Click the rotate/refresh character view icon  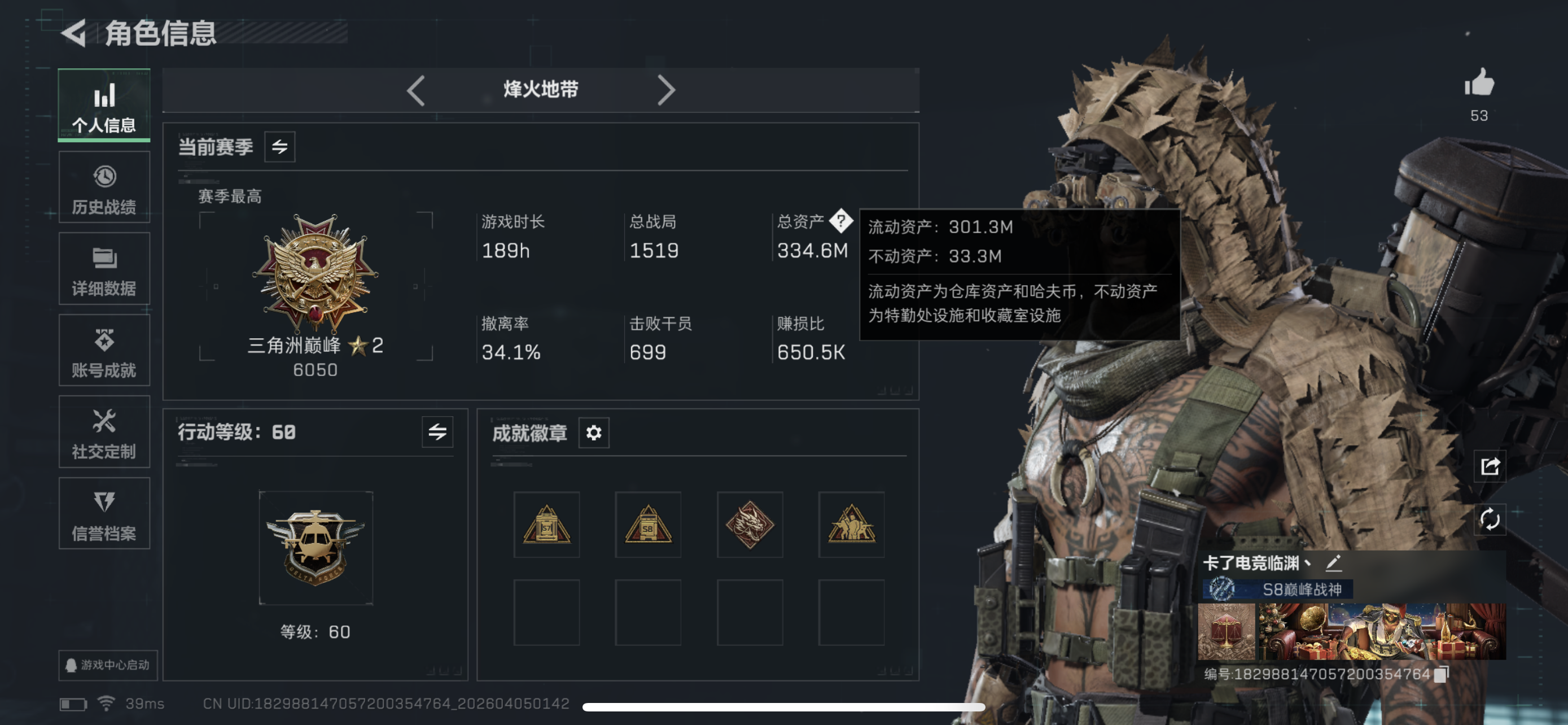1490,521
